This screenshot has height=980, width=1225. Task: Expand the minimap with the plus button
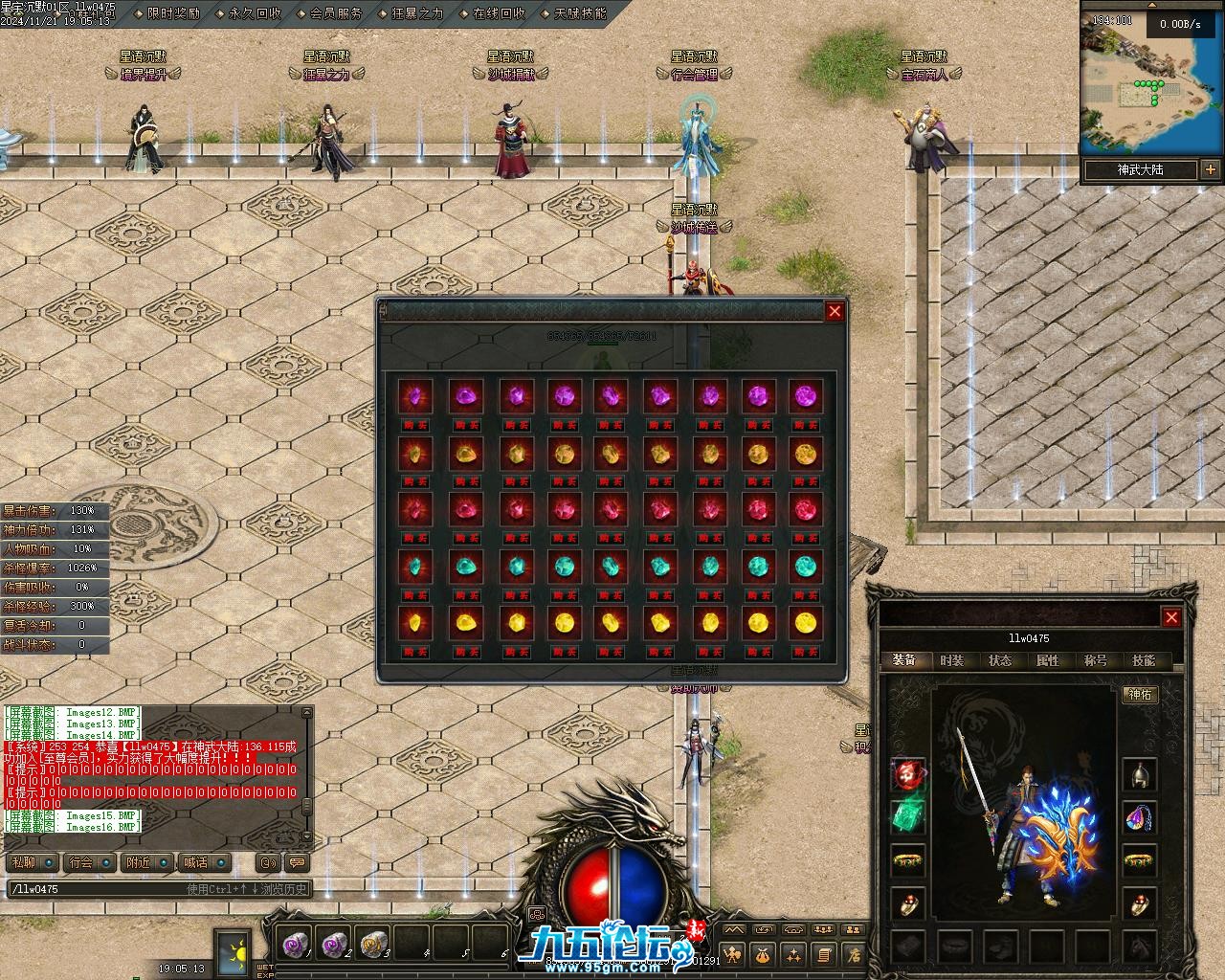click(x=1211, y=170)
